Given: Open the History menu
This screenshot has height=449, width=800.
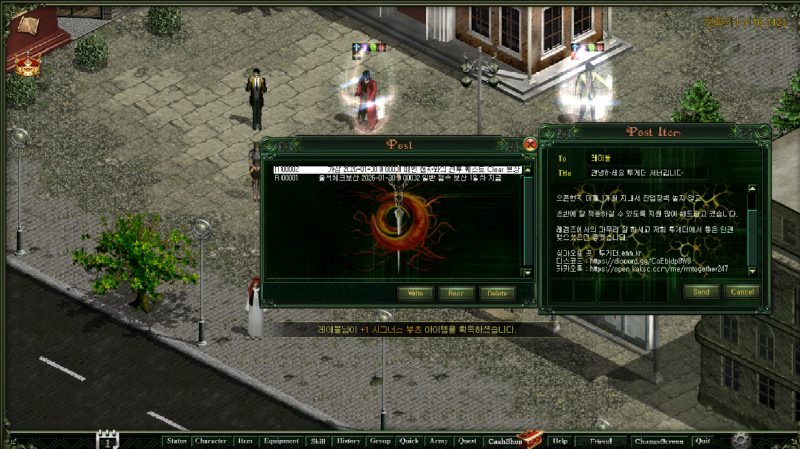Looking at the screenshot, I should (x=348, y=440).
